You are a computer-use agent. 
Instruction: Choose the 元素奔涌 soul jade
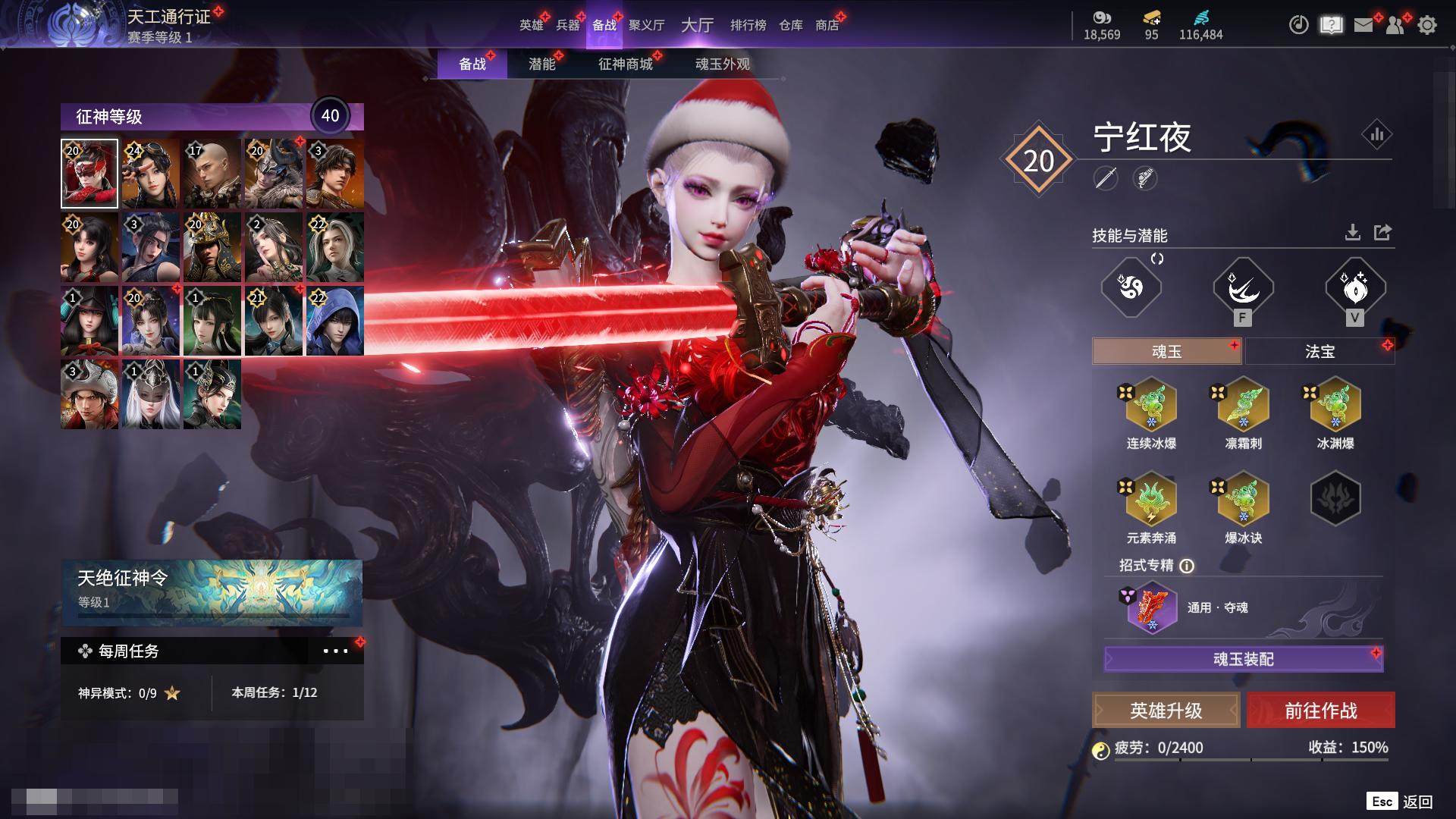[1151, 500]
